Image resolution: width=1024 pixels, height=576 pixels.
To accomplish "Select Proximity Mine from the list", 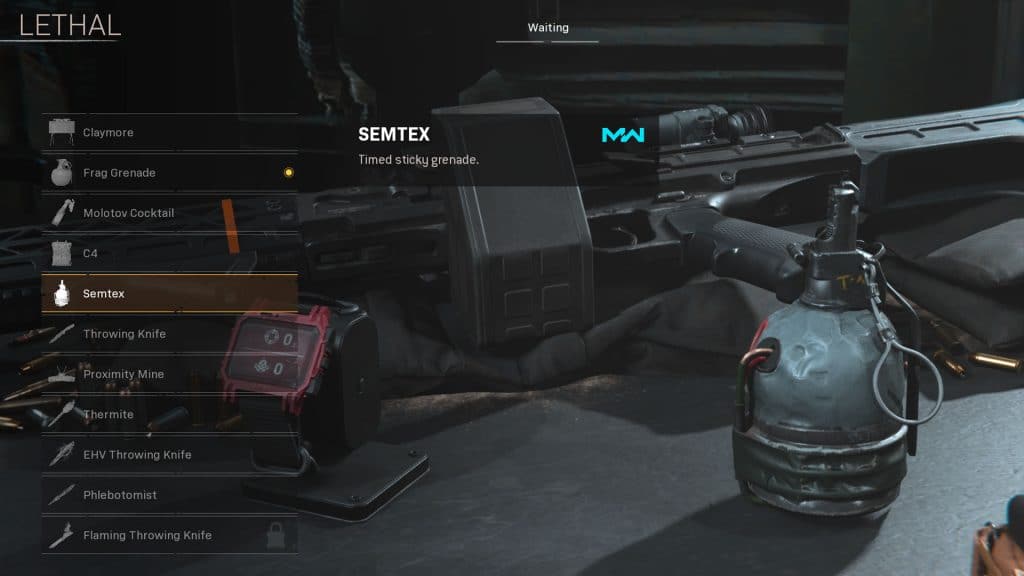I will pyautogui.click(x=169, y=374).
